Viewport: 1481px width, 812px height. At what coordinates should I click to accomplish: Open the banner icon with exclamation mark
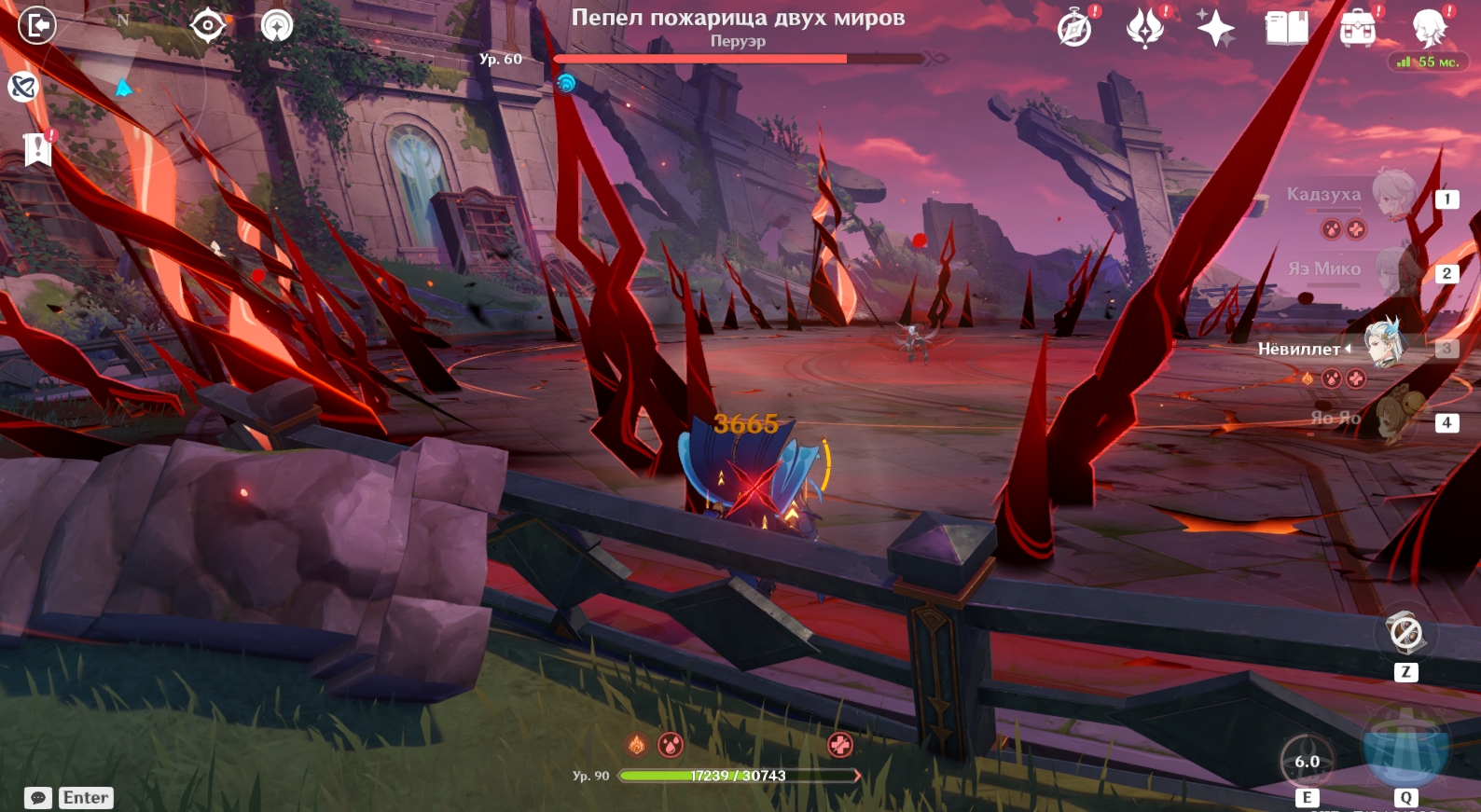(37, 148)
